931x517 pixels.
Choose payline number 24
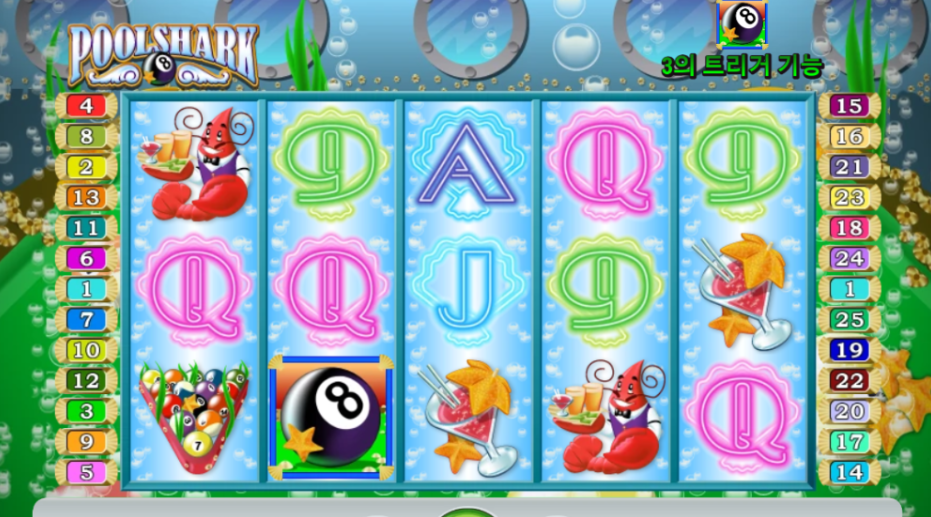pos(848,258)
